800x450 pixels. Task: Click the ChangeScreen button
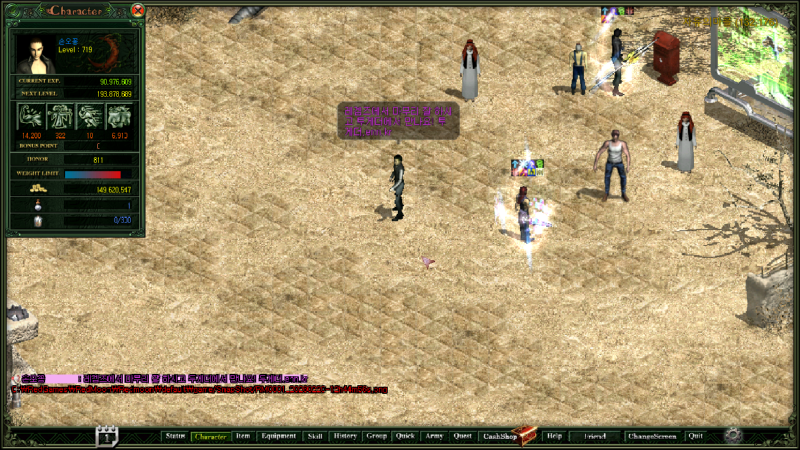tap(651, 437)
